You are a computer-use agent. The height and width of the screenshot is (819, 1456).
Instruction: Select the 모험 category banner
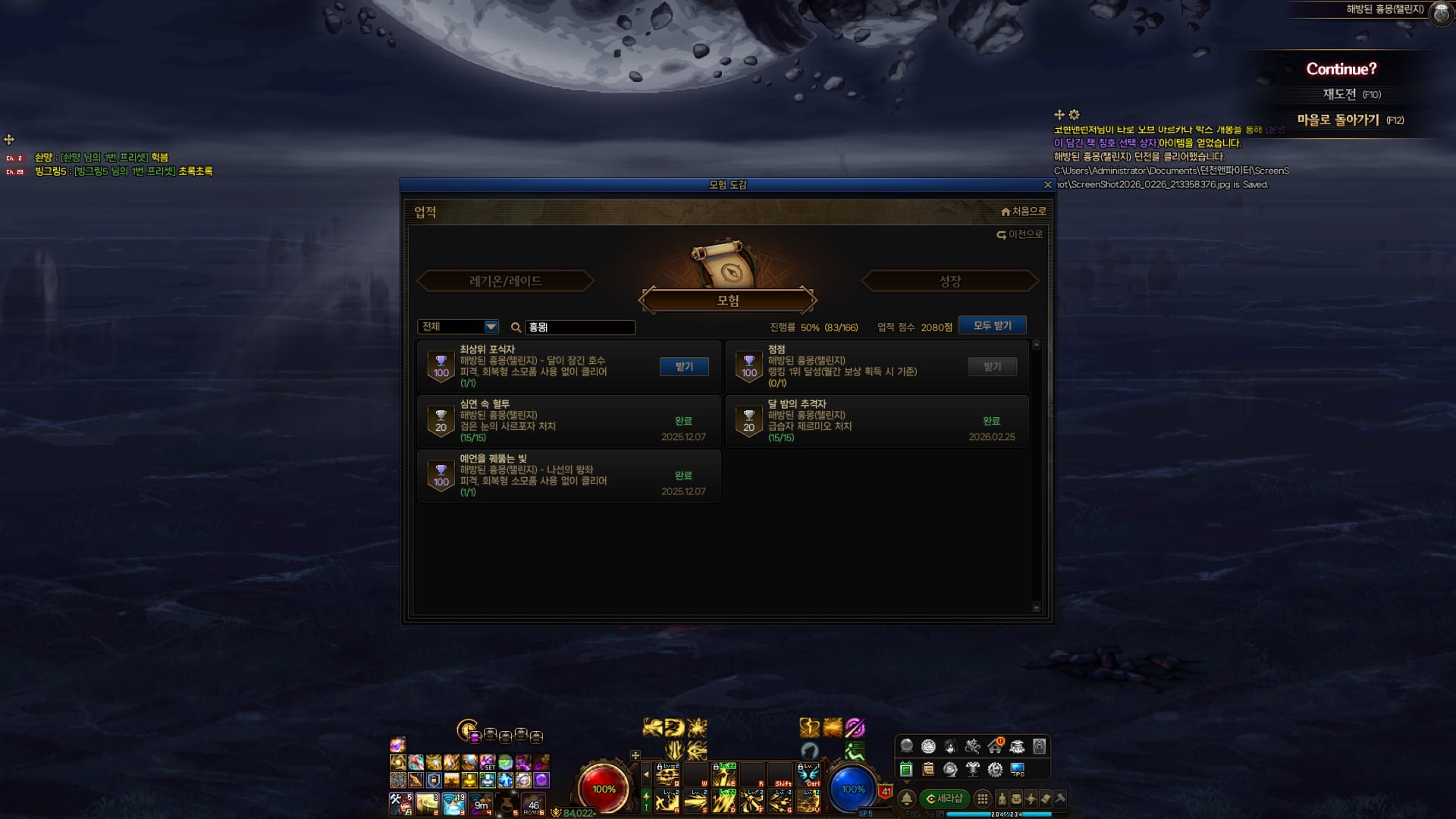[x=727, y=300]
